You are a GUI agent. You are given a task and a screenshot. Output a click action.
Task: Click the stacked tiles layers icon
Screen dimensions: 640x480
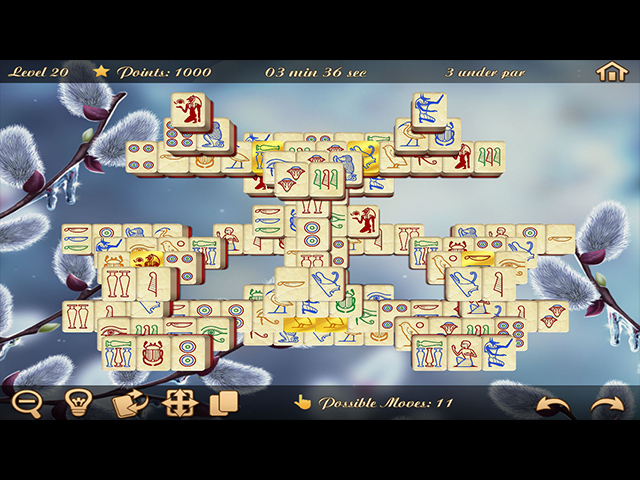224,404
